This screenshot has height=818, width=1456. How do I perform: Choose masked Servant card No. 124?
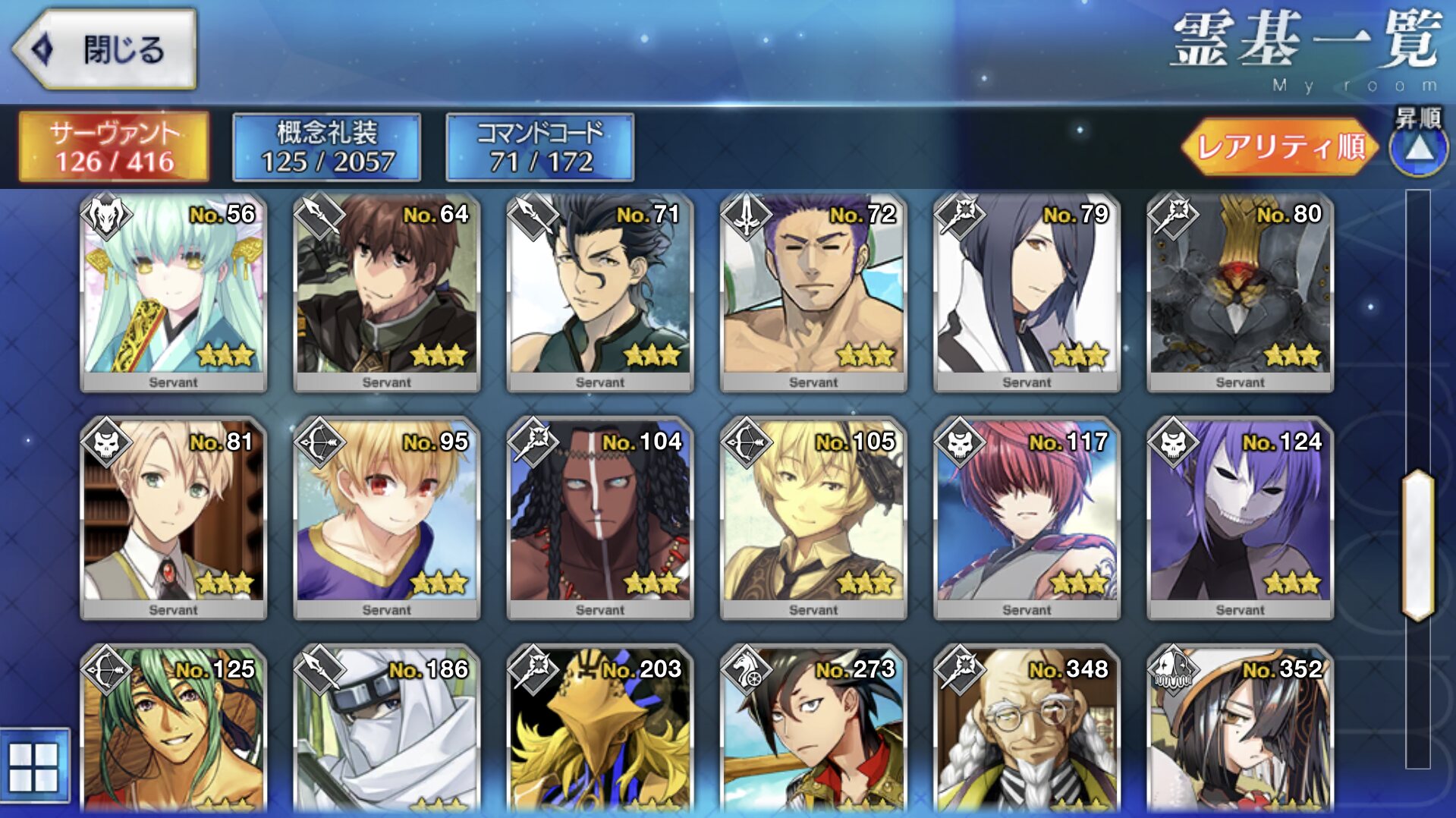pyautogui.click(x=1240, y=518)
